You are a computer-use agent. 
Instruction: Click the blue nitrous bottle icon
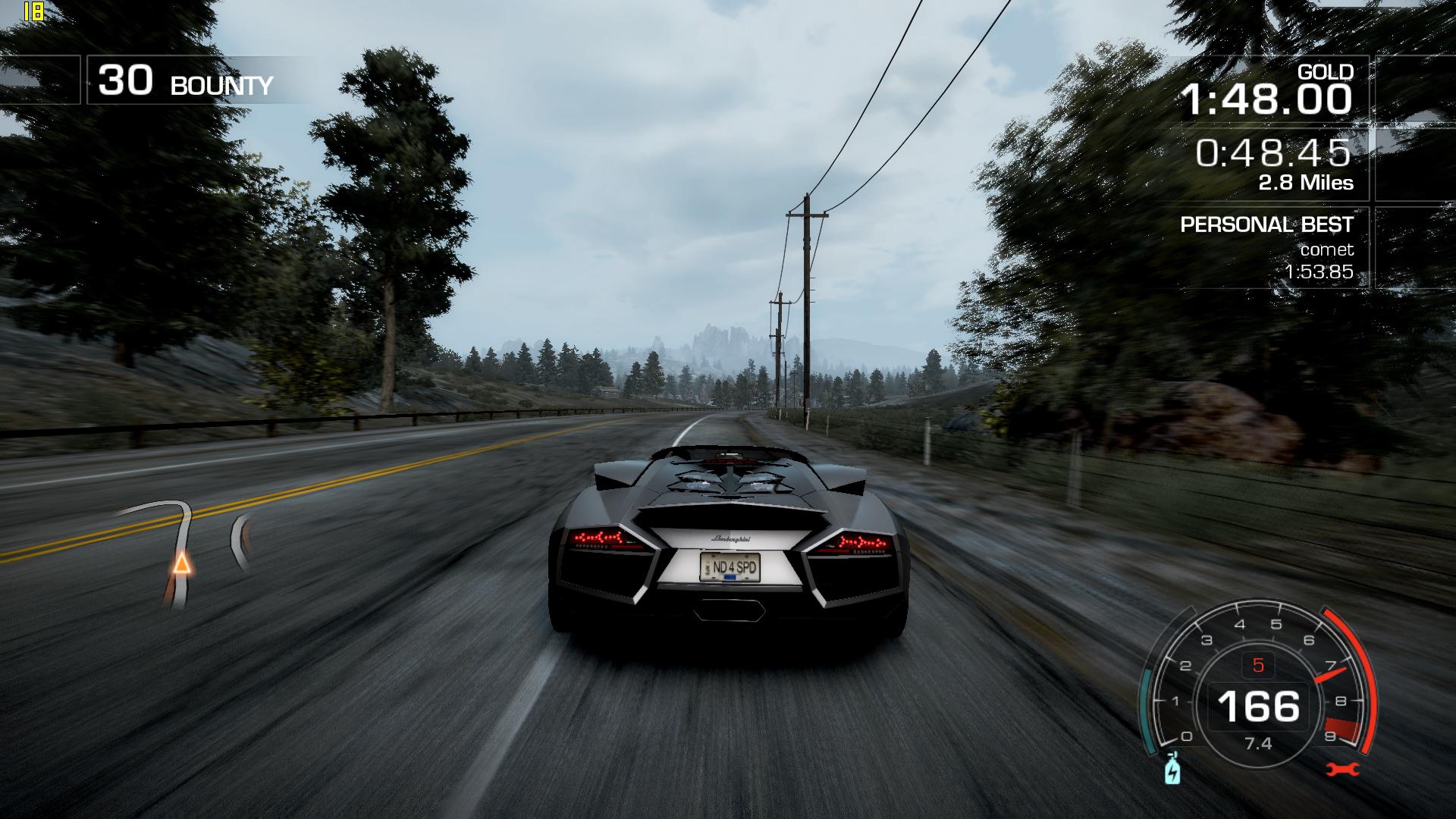(x=1172, y=770)
